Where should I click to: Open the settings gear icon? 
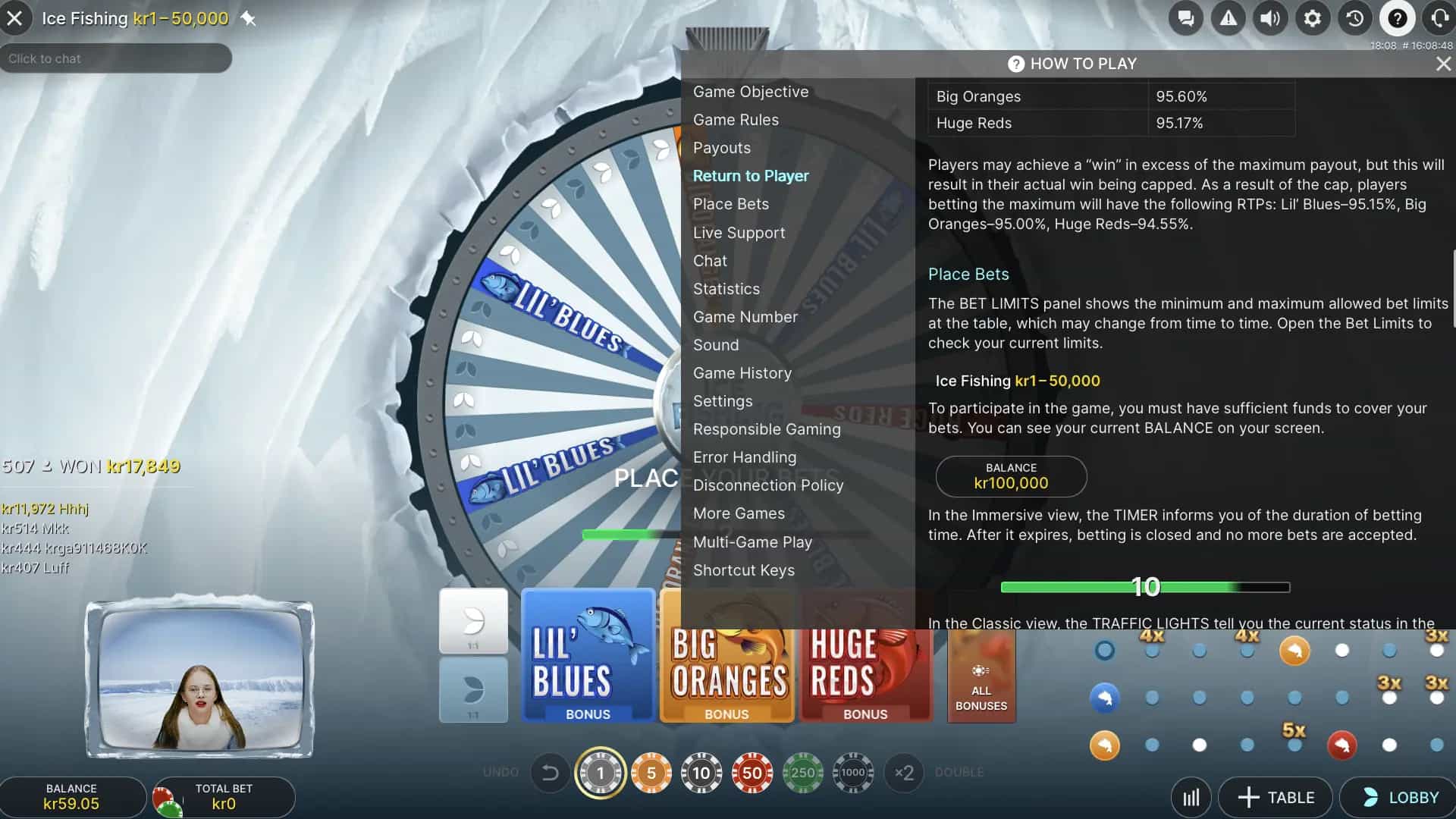coord(1313,18)
